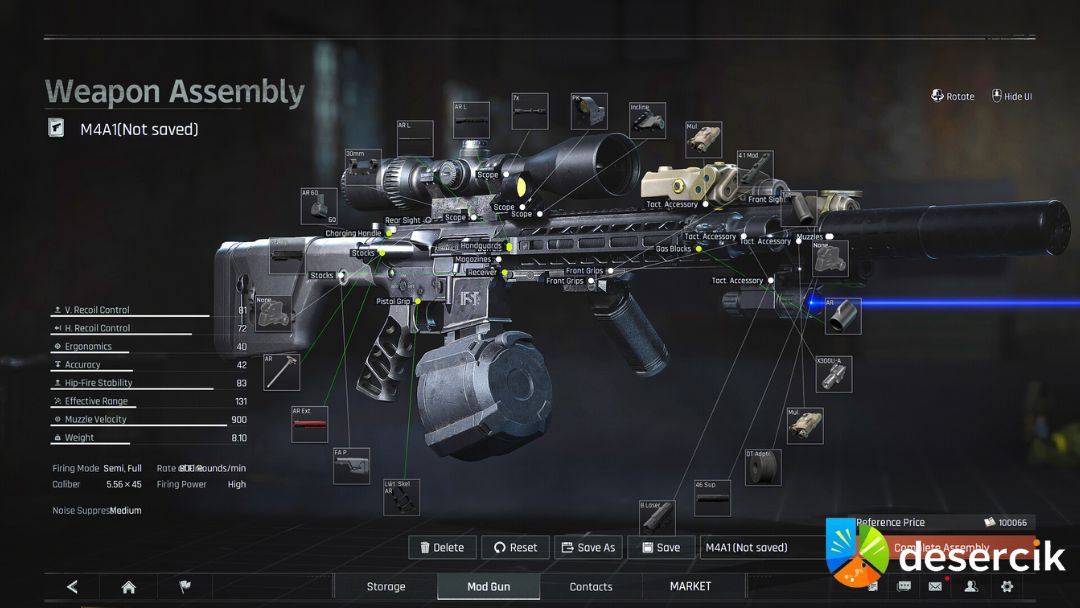Image resolution: width=1080 pixels, height=608 pixels.
Task: Select the X300U-A flashlight slot
Action: coord(834,374)
